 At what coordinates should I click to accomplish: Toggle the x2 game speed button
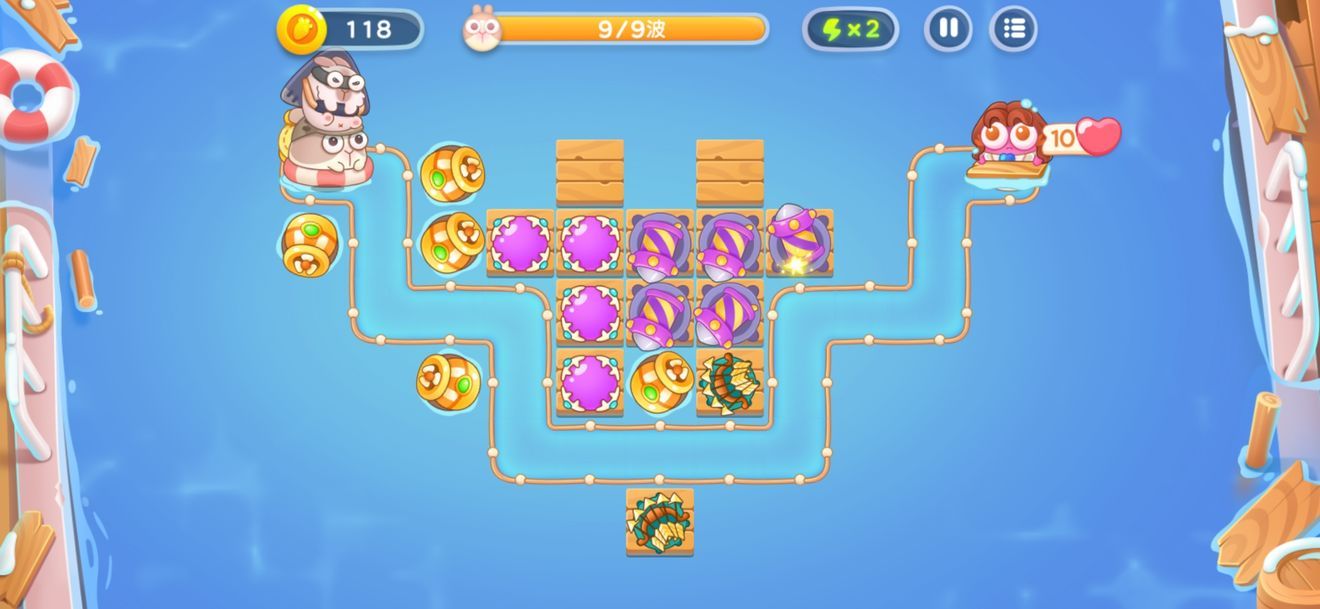[850, 29]
